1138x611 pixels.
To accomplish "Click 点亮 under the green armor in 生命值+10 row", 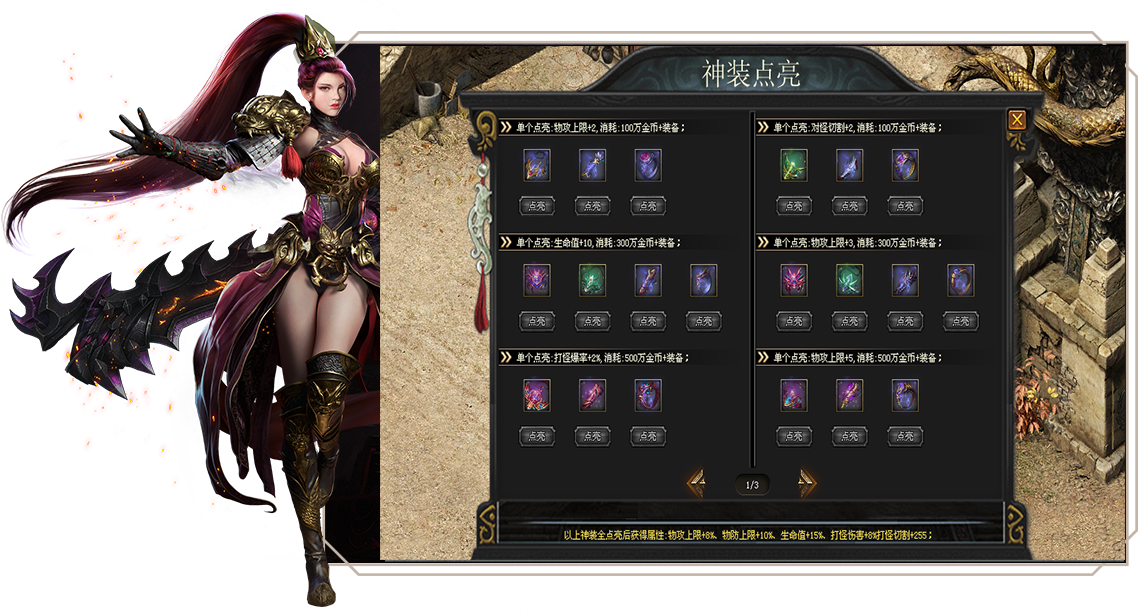I will click(592, 321).
